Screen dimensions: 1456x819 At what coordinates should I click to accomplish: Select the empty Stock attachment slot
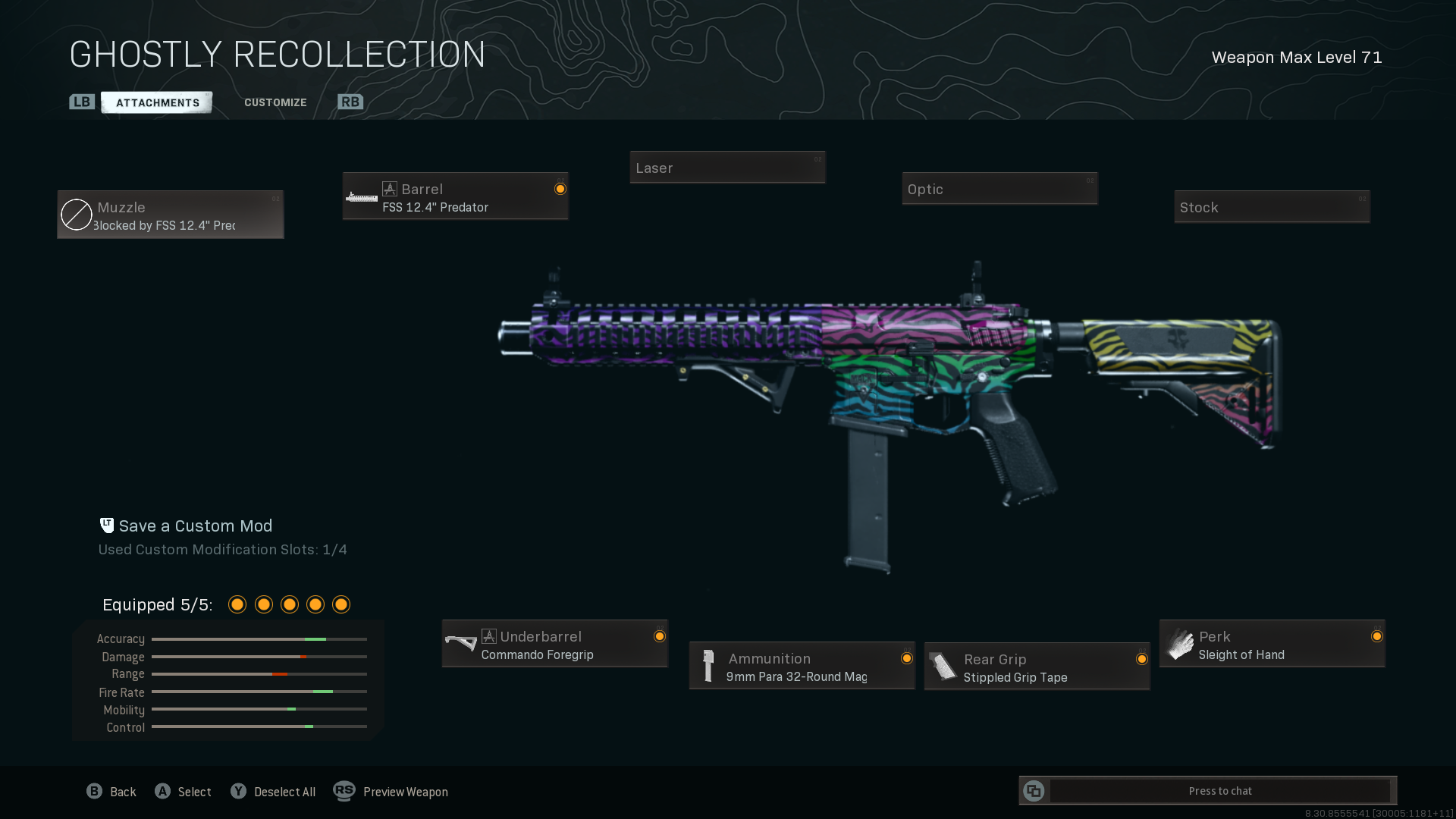pos(1272,207)
